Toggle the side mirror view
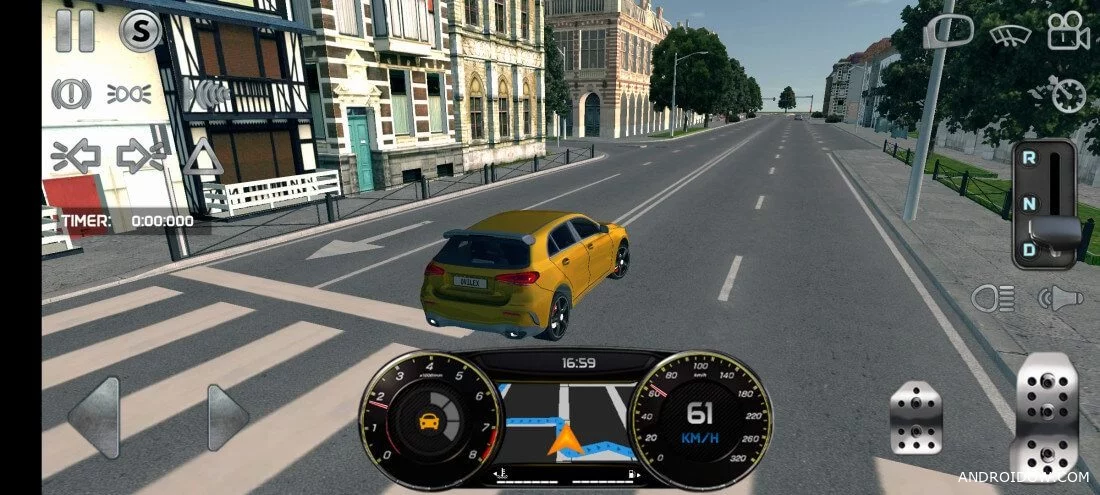 tap(947, 31)
